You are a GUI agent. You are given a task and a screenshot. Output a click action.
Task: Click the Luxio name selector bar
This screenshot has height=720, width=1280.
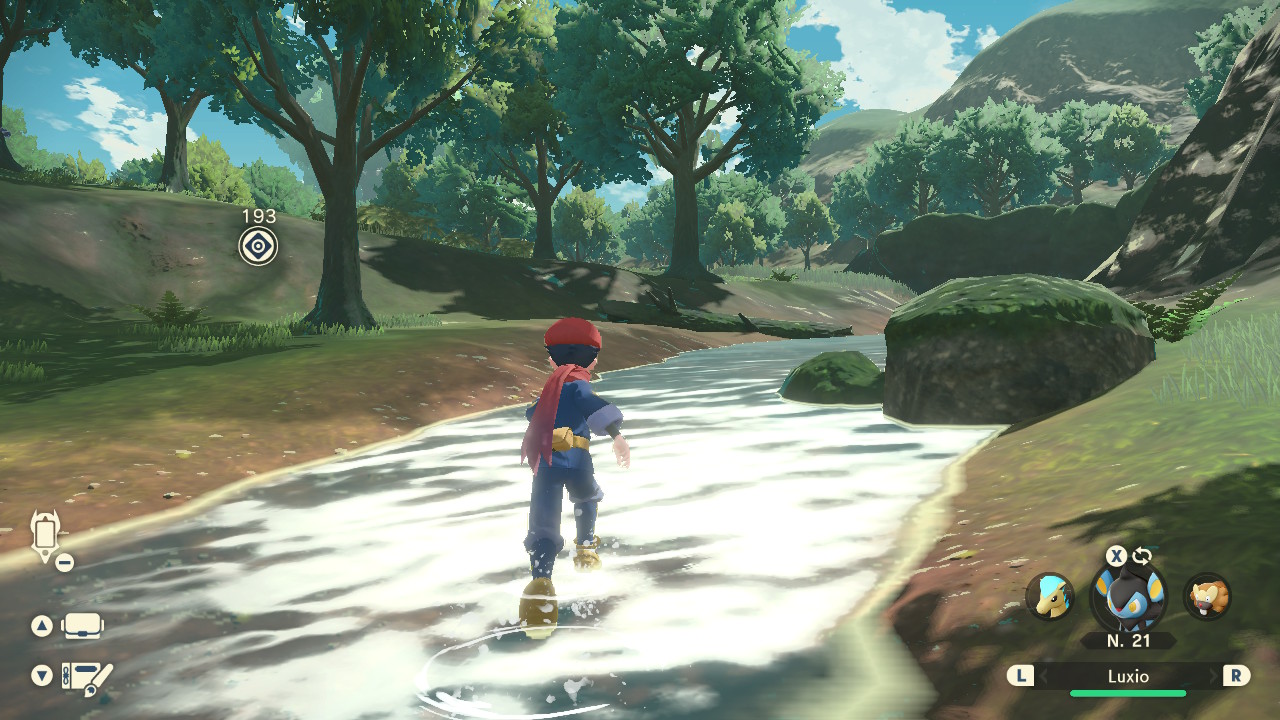pos(1128,676)
